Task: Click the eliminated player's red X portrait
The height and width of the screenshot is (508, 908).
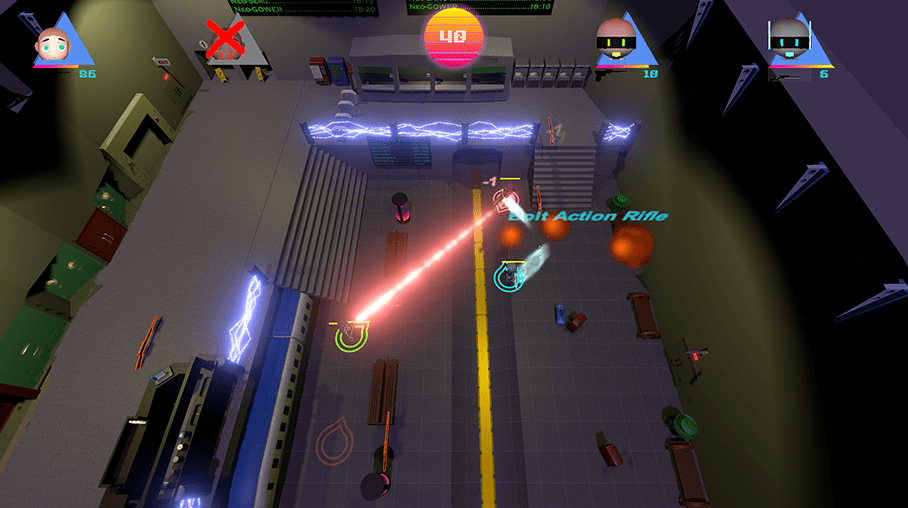Action: click(225, 39)
